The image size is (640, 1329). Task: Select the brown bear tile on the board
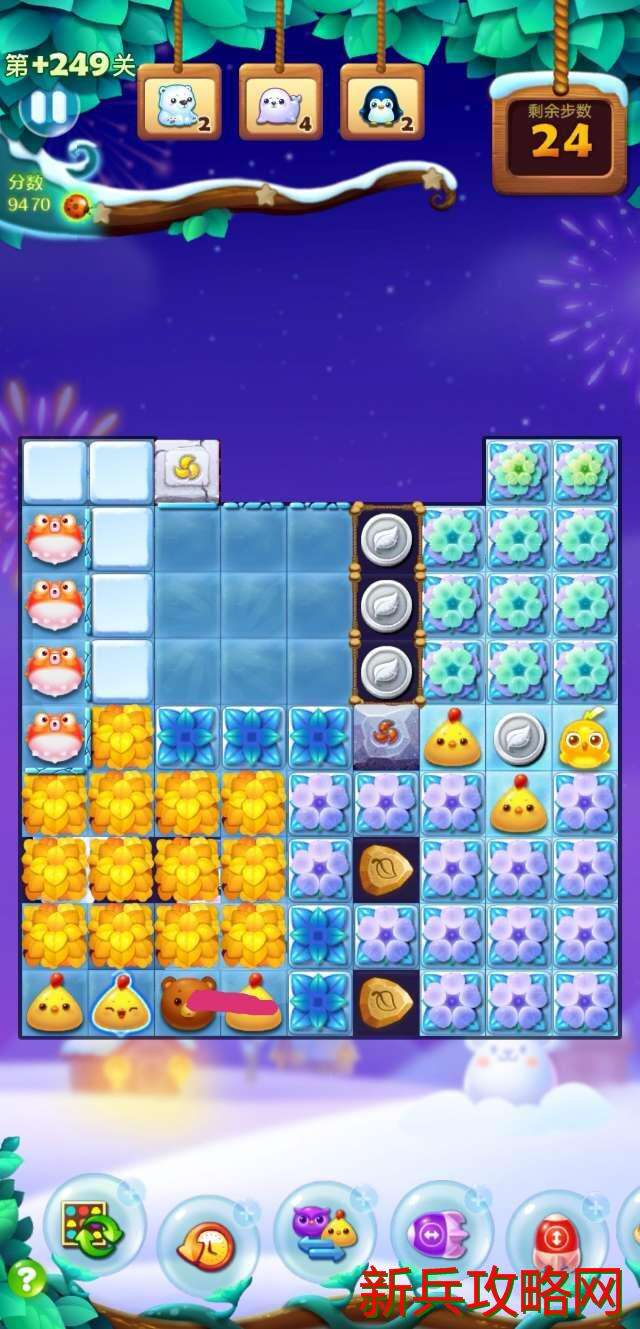coord(186,1002)
